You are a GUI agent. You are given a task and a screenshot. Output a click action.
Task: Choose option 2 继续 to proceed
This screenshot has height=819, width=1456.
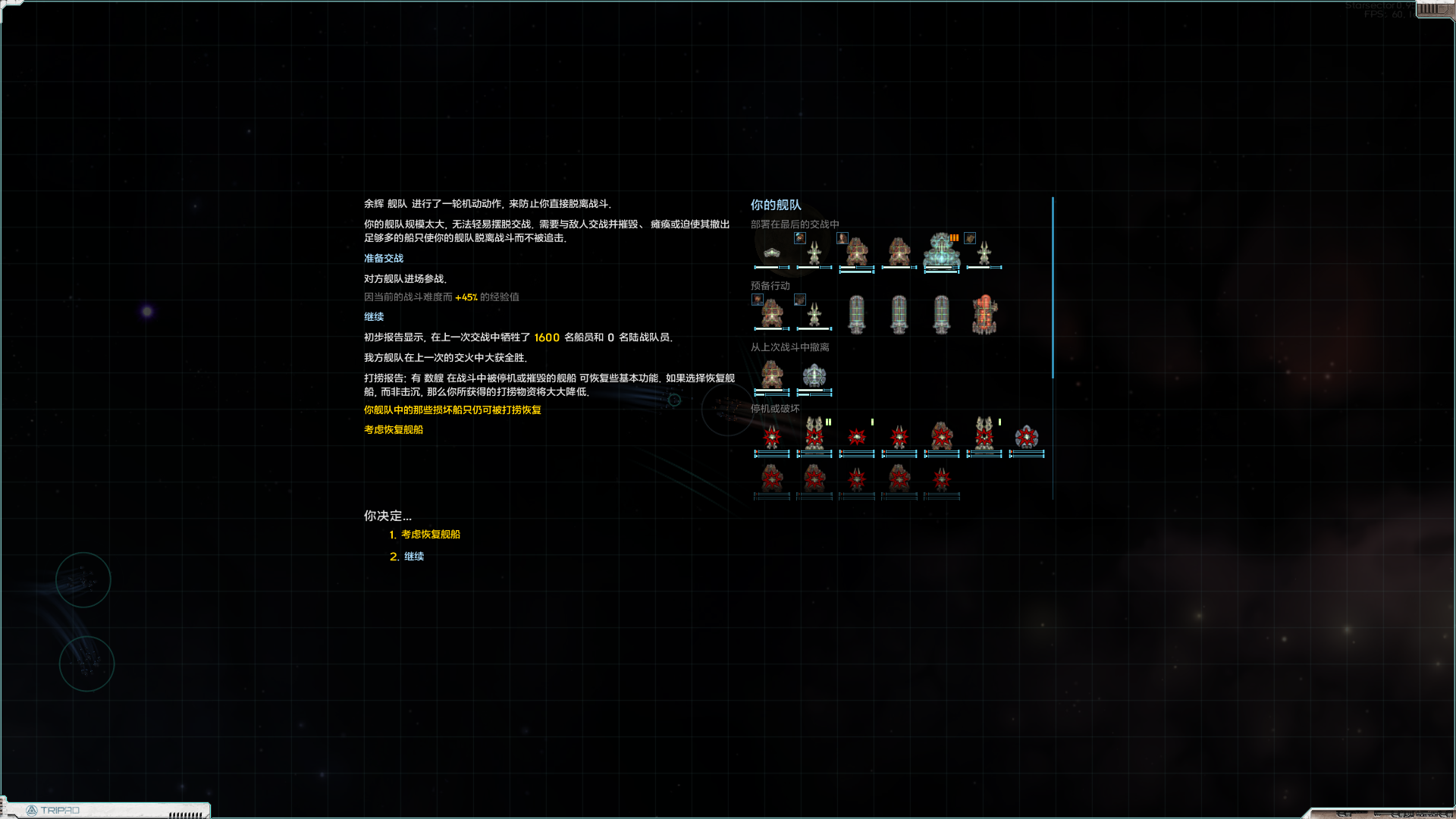click(x=414, y=556)
